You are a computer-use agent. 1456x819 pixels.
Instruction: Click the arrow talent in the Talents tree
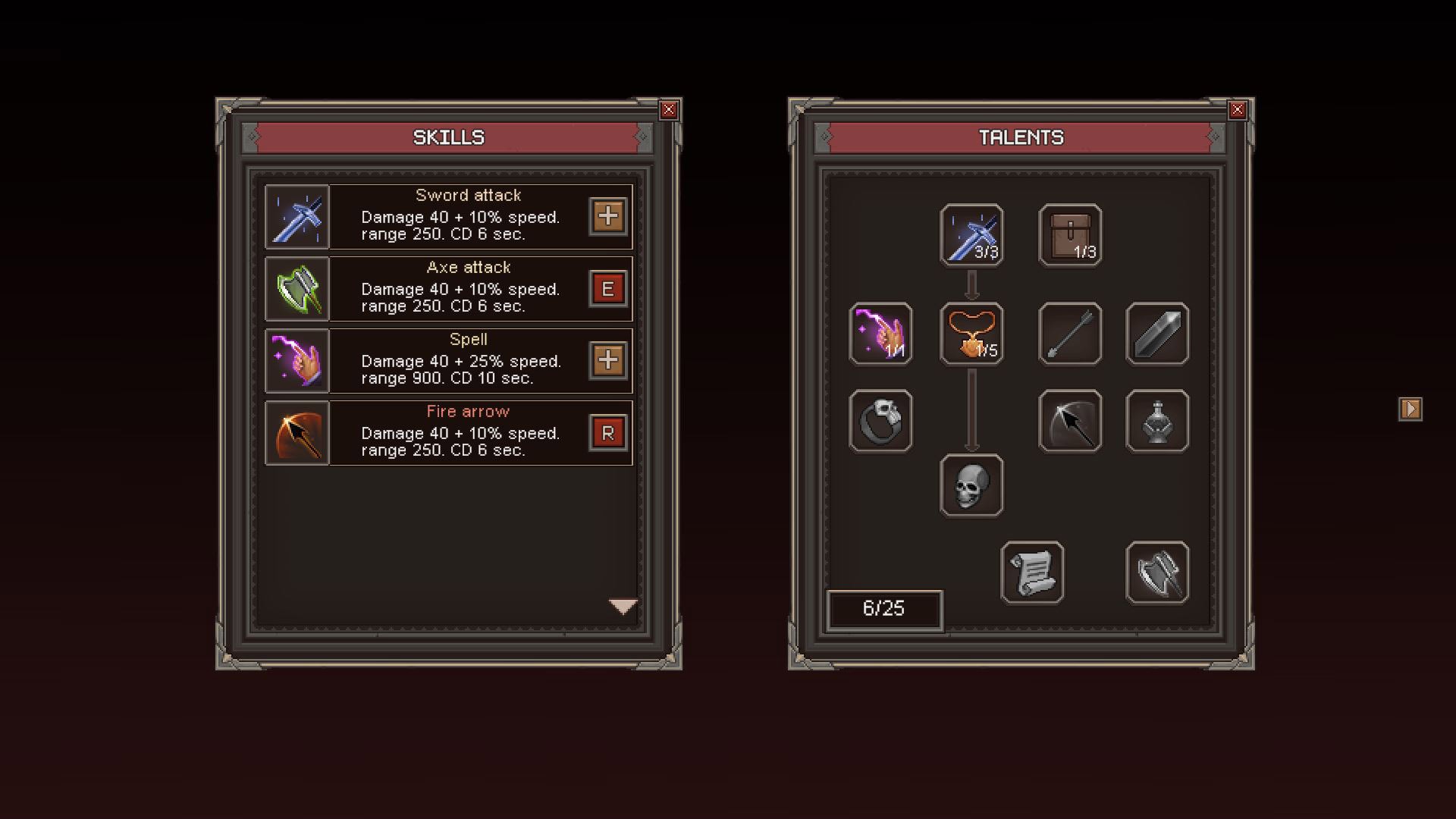1069,334
